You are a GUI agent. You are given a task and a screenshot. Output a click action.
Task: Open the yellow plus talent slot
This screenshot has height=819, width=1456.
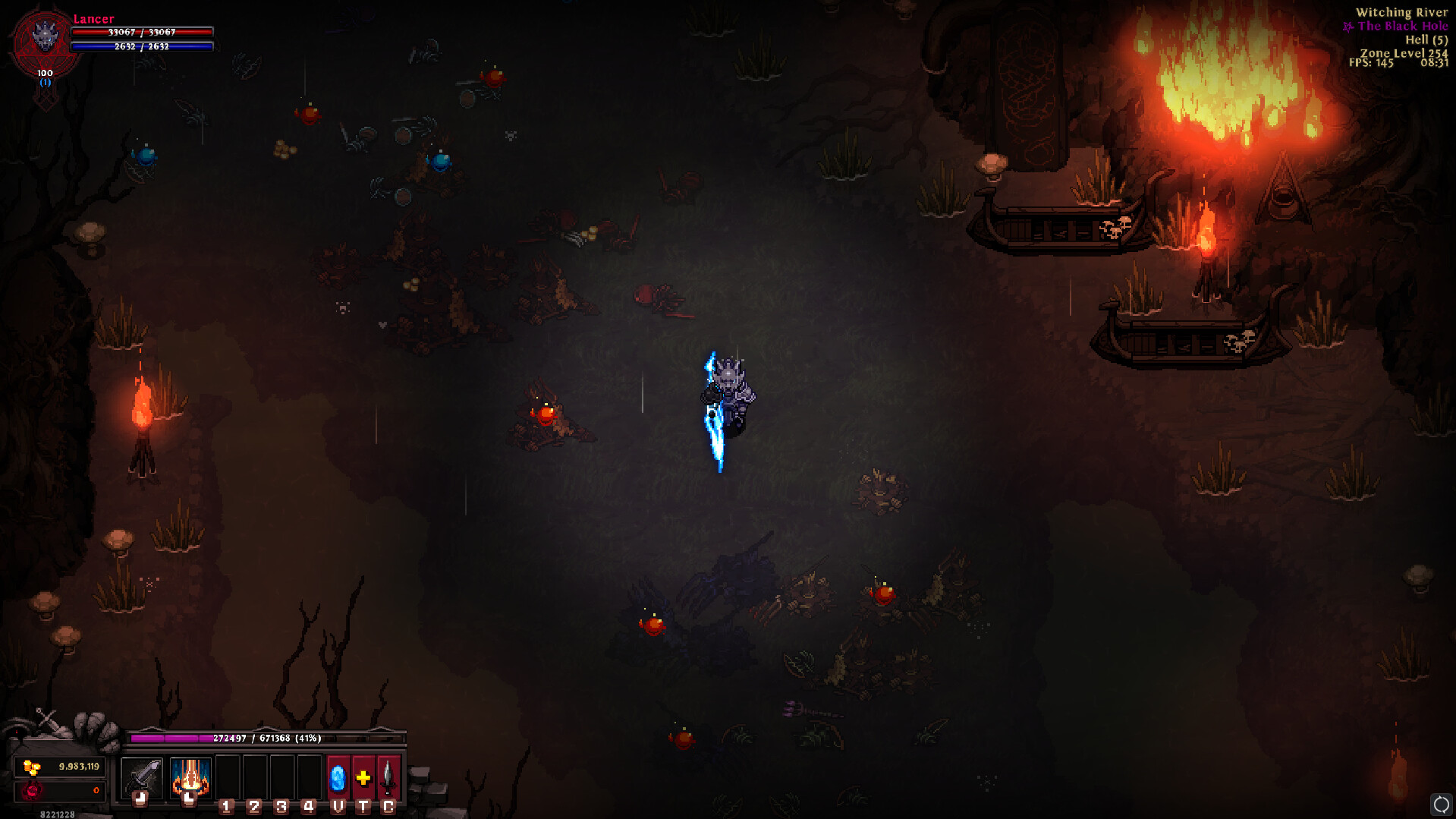tap(363, 777)
